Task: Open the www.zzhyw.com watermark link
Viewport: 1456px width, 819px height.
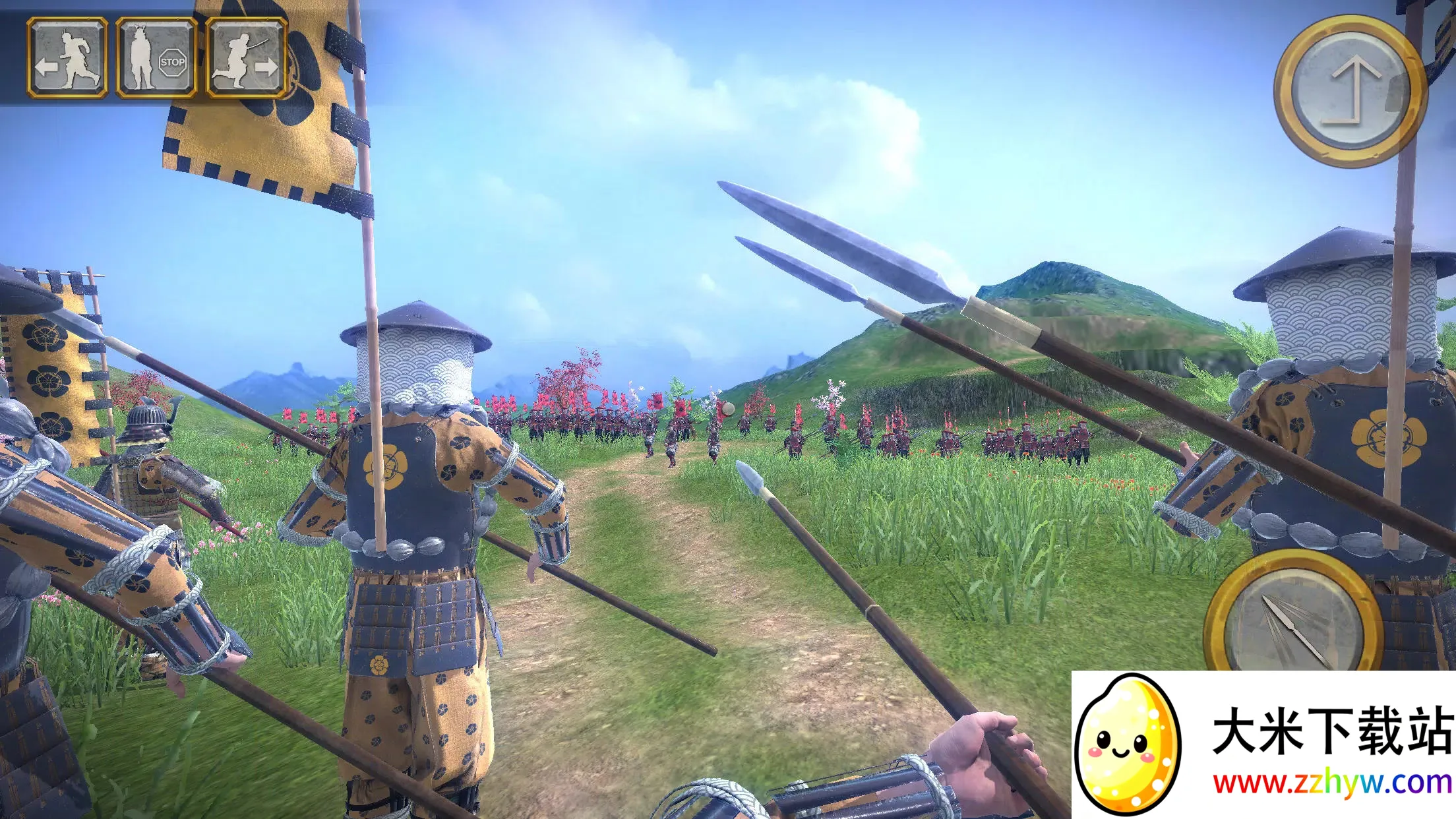Action: coord(1332,783)
